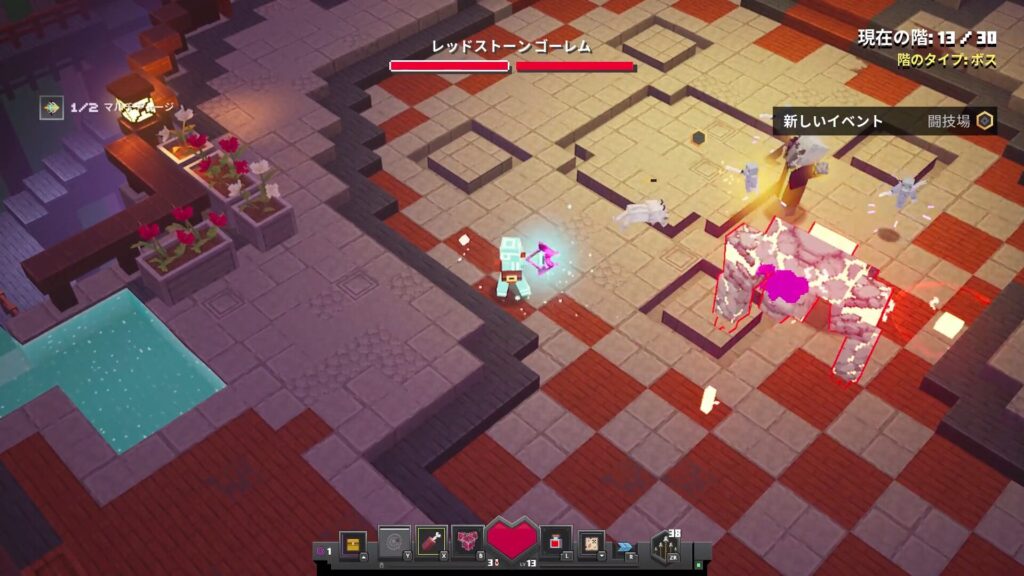The height and width of the screenshot is (576, 1024).
Task: Use the firework arrow artifact slot
Action: click(431, 541)
